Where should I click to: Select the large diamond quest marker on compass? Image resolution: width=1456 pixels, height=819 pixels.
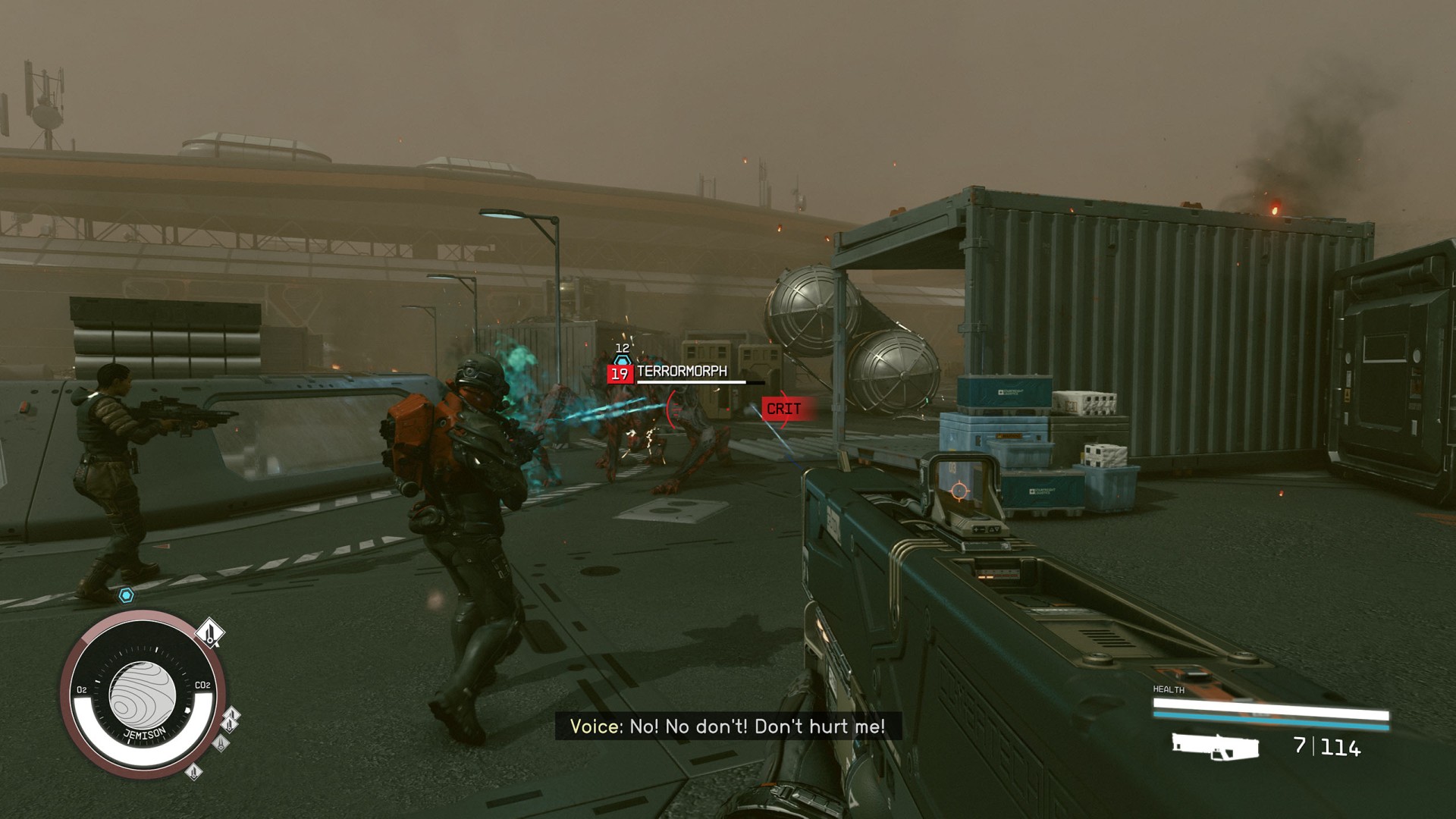pyautogui.click(x=211, y=632)
